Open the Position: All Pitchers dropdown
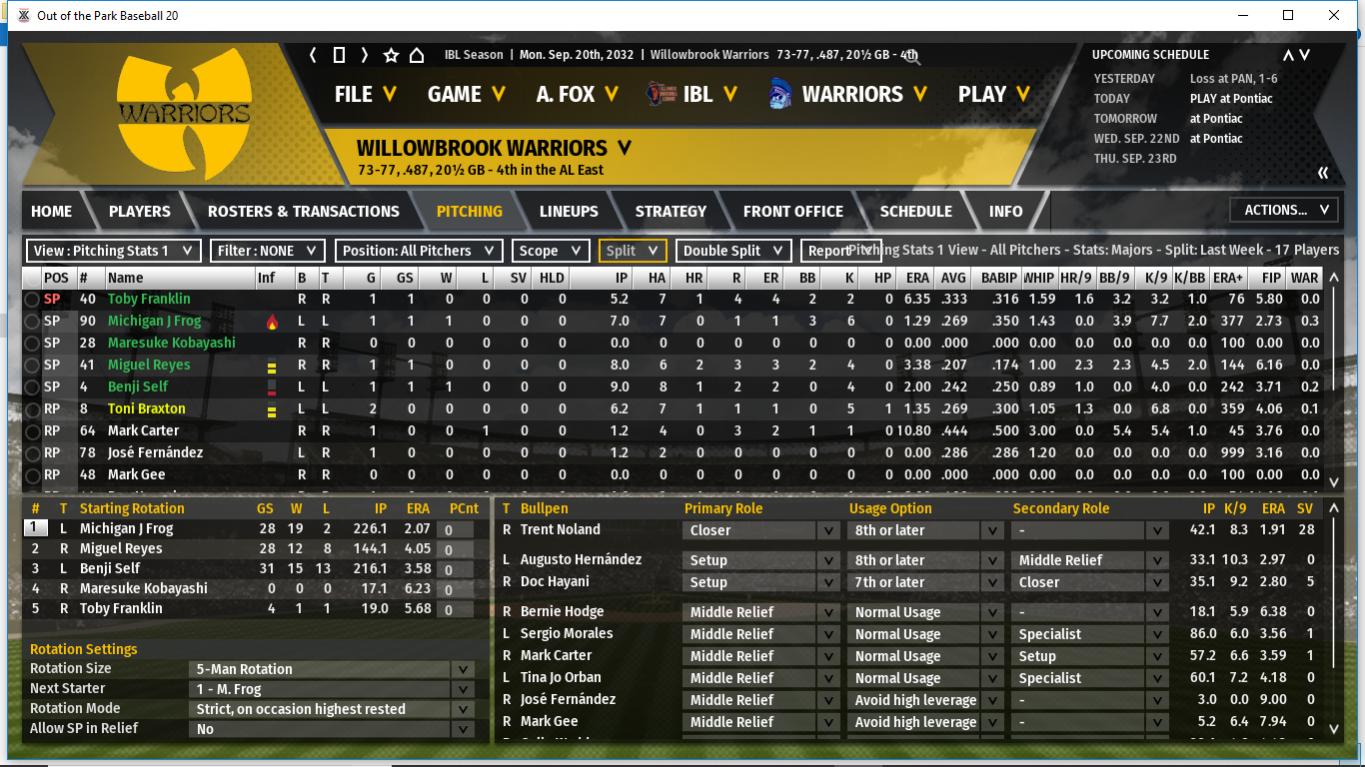Image resolution: width=1365 pixels, height=767 pixels. coord(418,251)
